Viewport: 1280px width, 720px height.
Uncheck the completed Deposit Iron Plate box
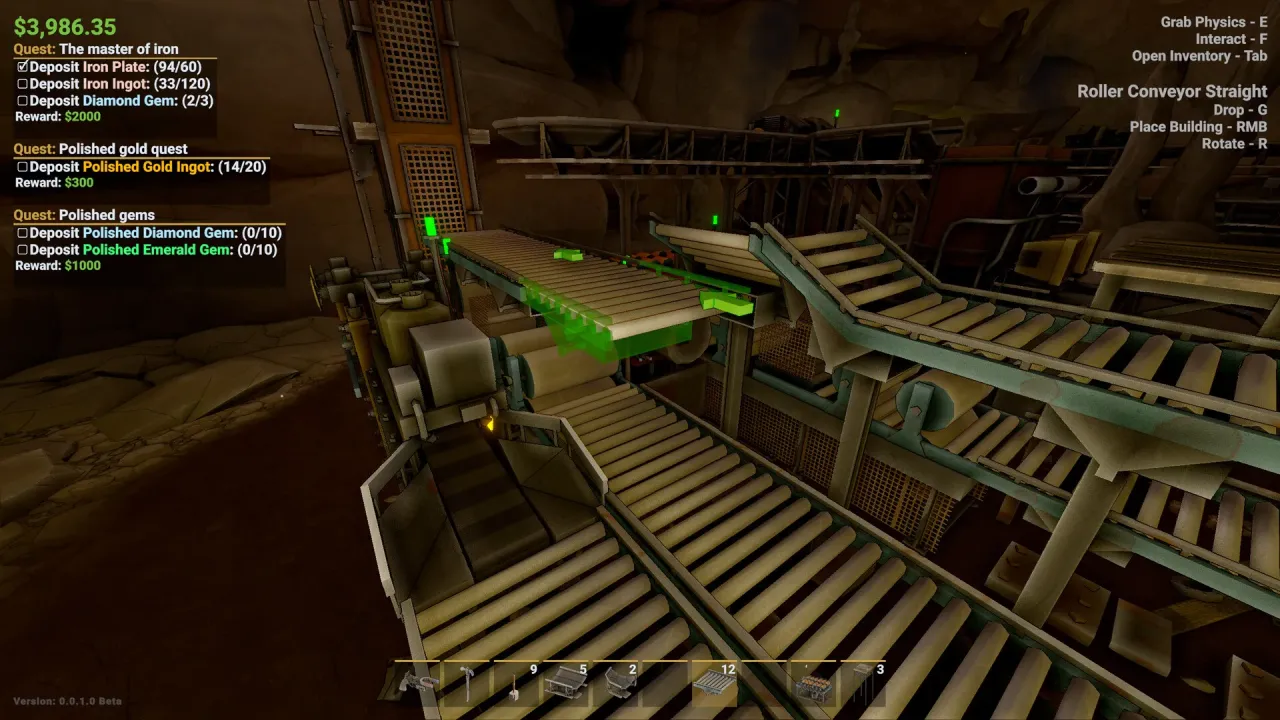click(22, 66)
